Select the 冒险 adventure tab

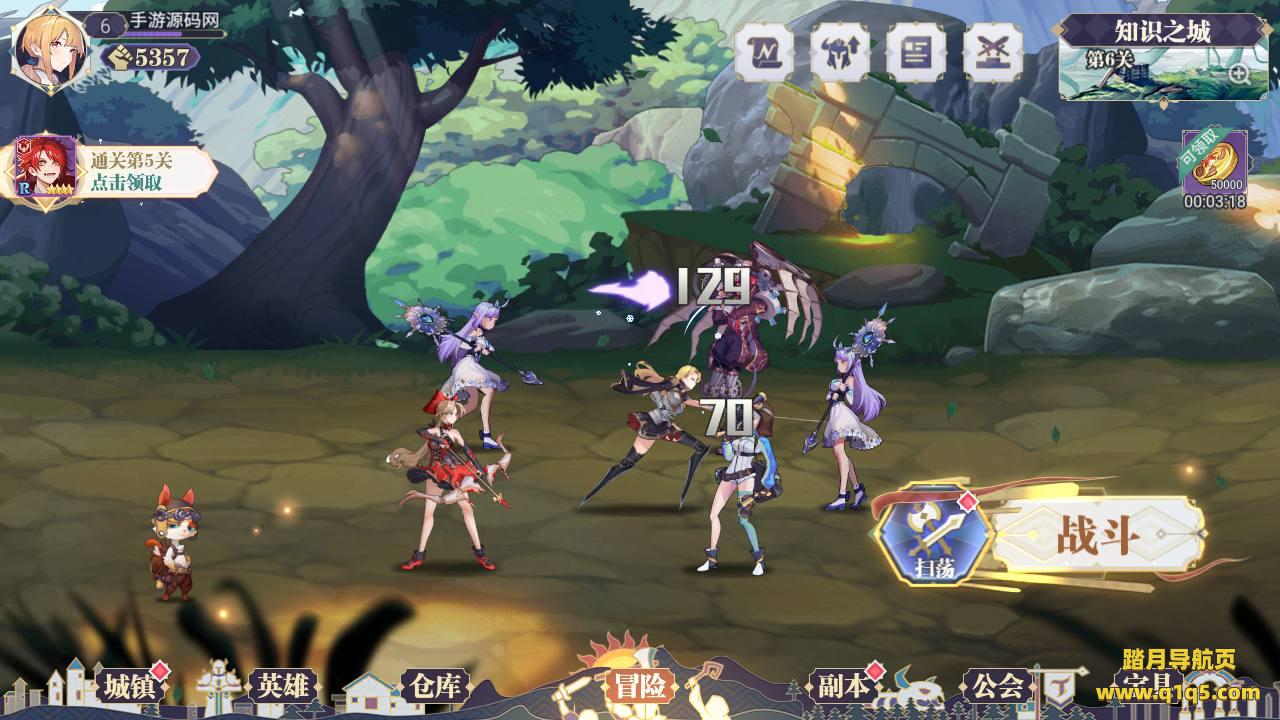click(640, 686)
